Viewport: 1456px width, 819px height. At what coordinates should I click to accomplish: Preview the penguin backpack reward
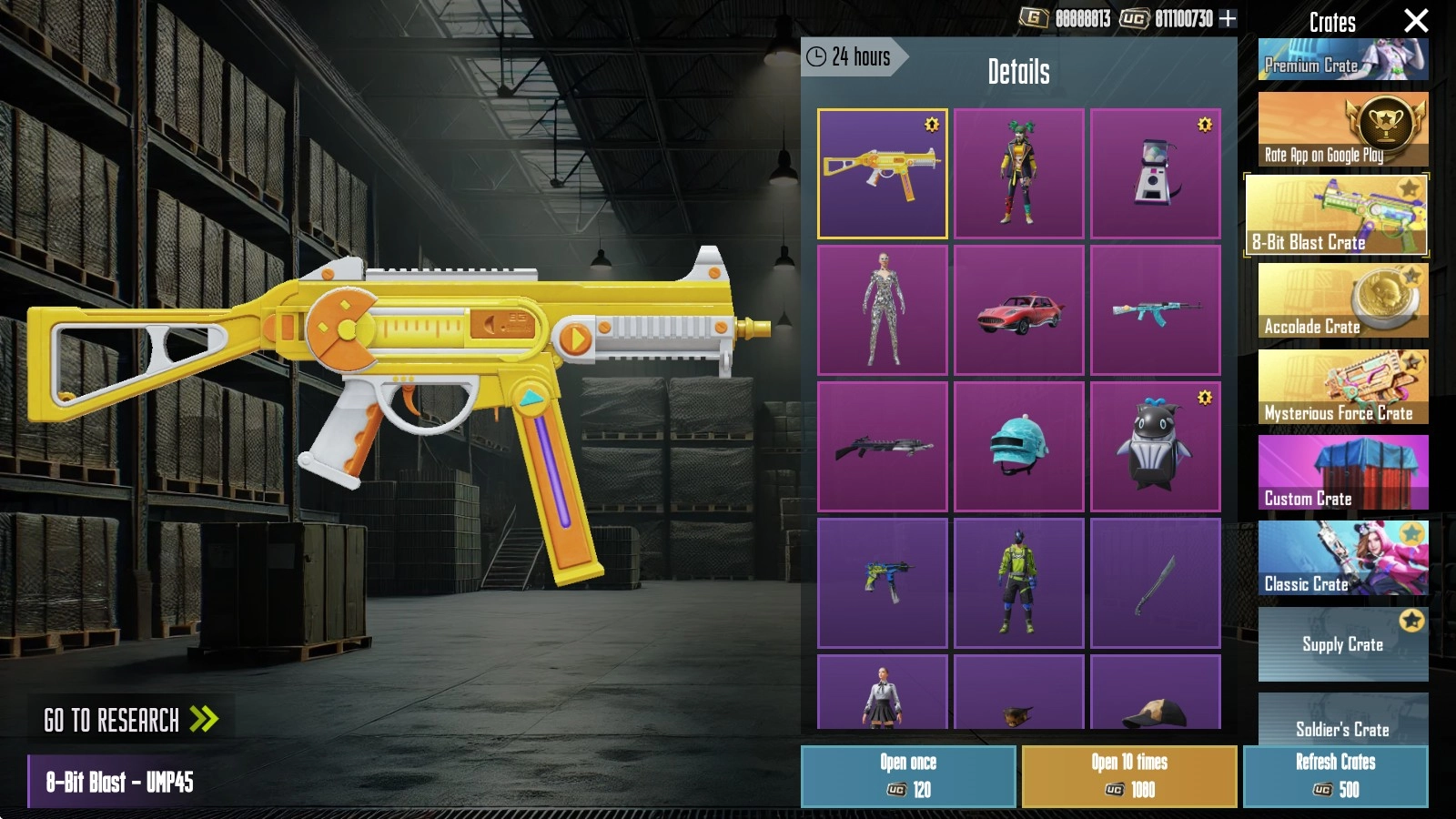pyautogui.click(x=1155, y=447)
